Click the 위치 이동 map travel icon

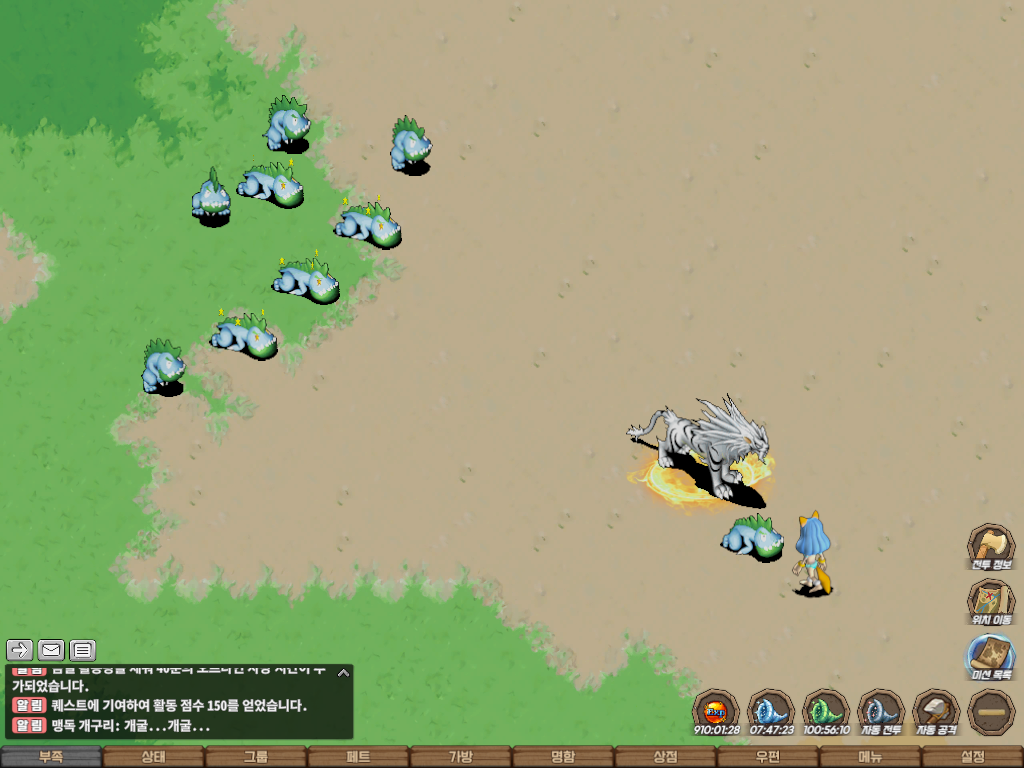[990, 602]
